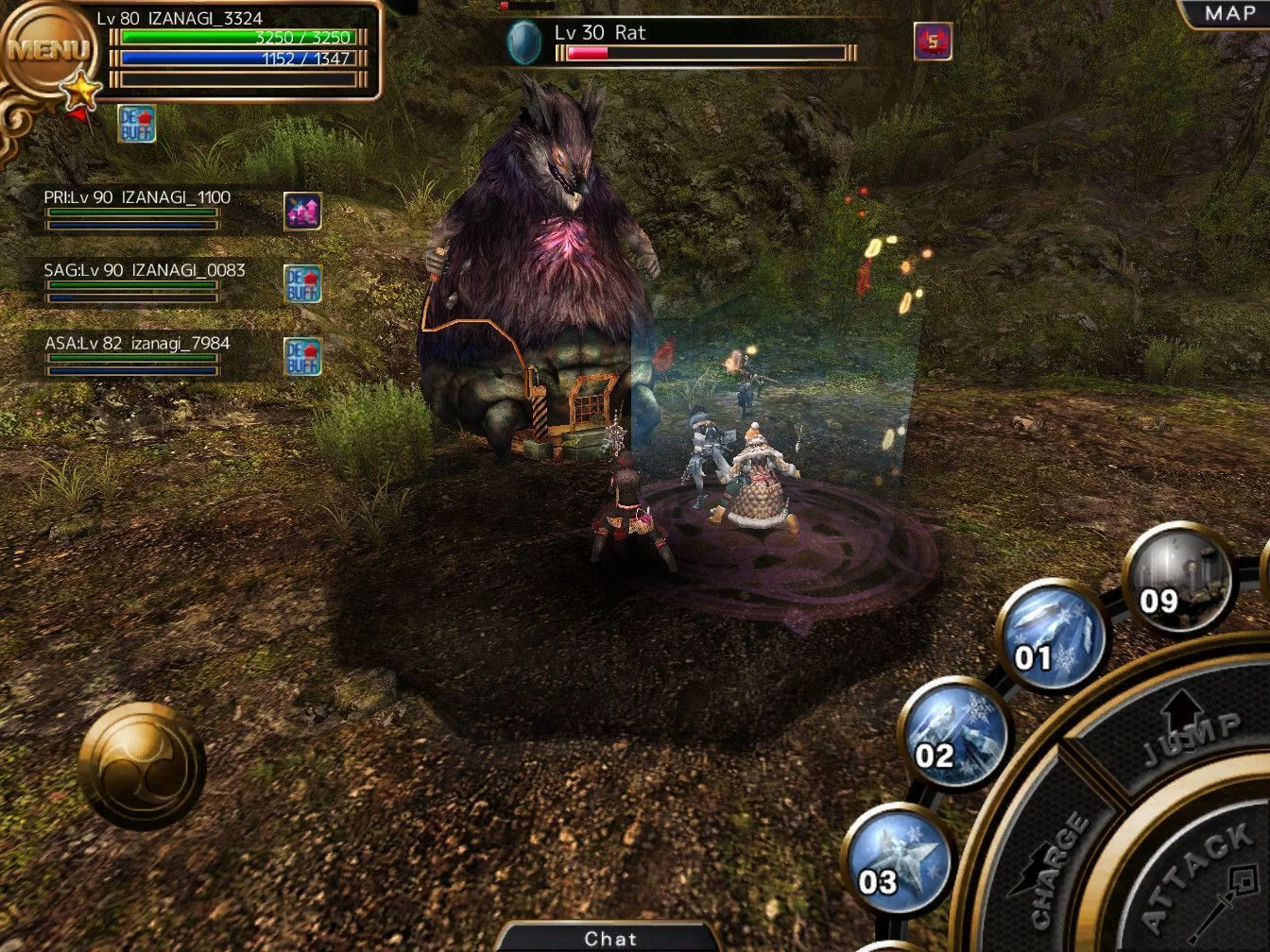Viewport: 1270px width, 952px height.
Task: Open the gold MENU button
Action: click(47, 49)
